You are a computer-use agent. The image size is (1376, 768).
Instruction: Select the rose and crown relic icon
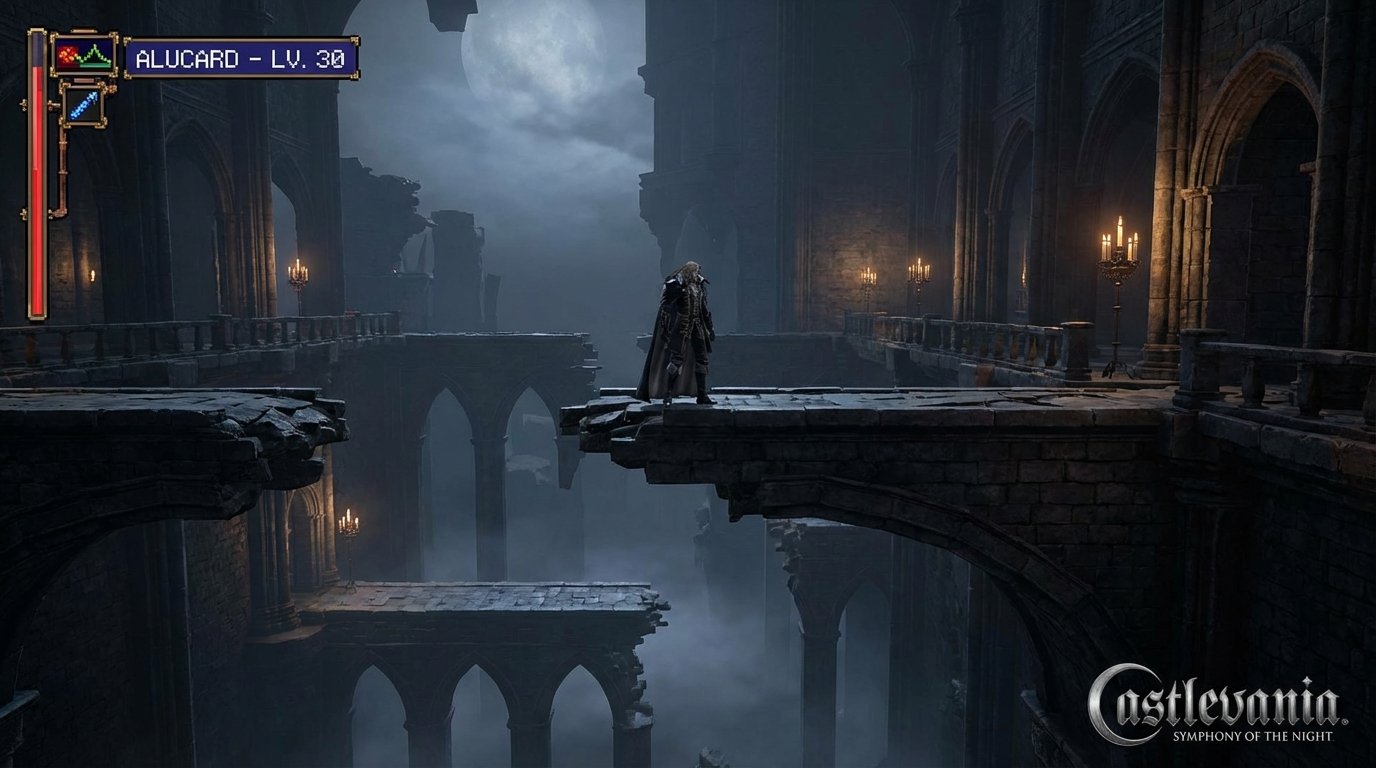[x=83, y=55]
